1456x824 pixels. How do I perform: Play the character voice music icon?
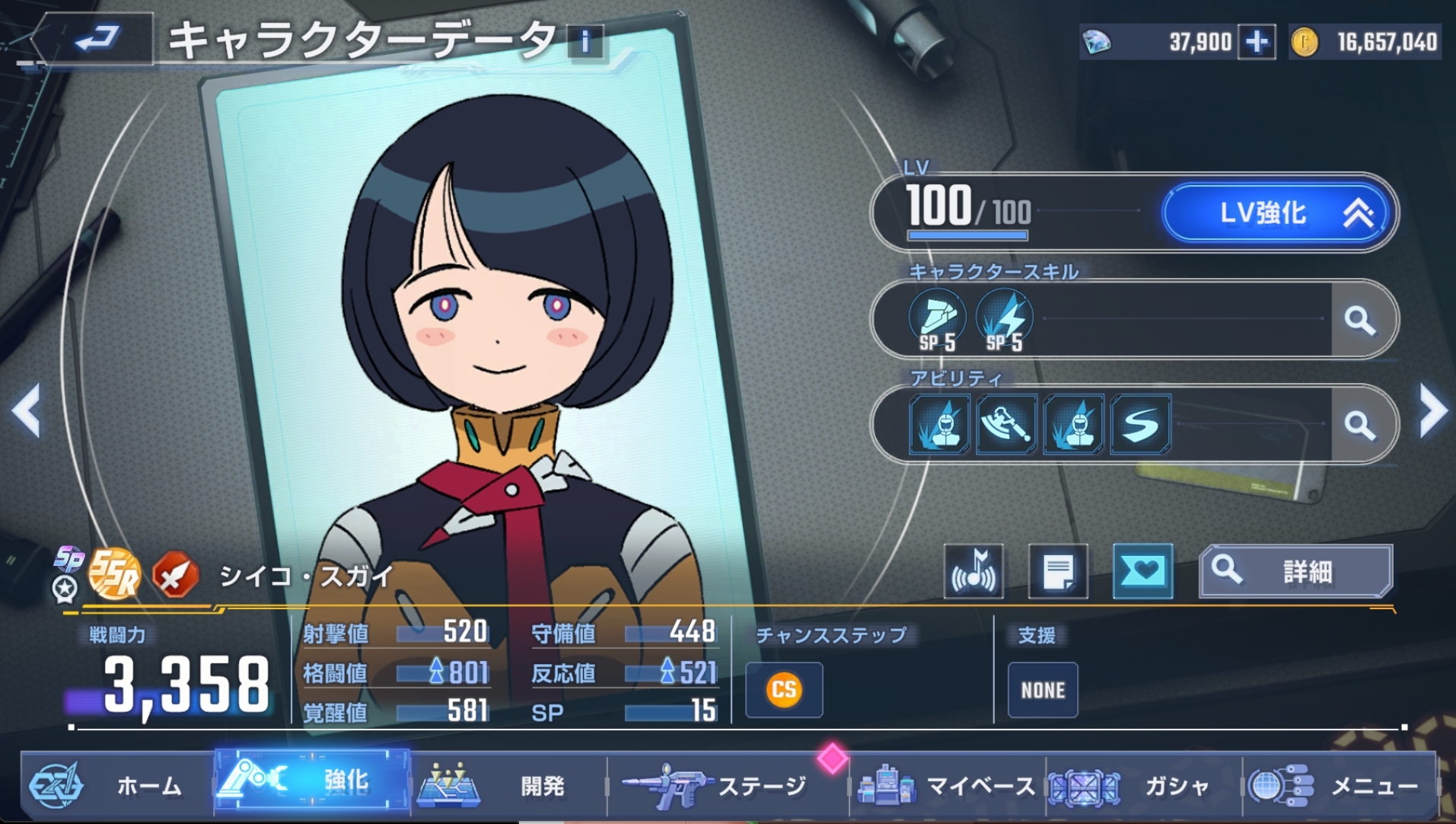click(973, 571)
